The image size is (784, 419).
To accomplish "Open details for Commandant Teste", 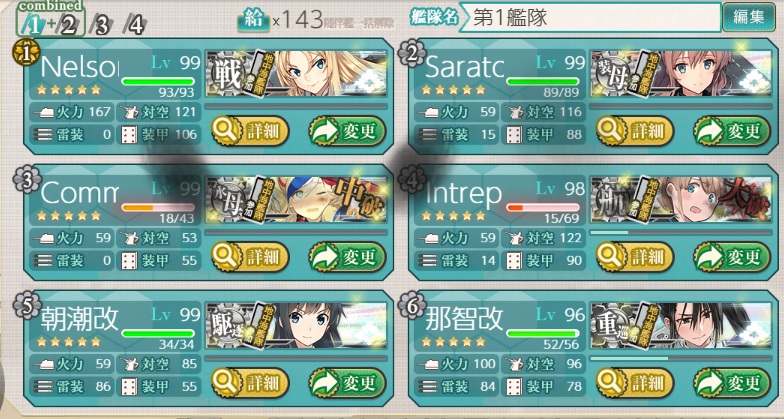I will click(x=250, y=257).
